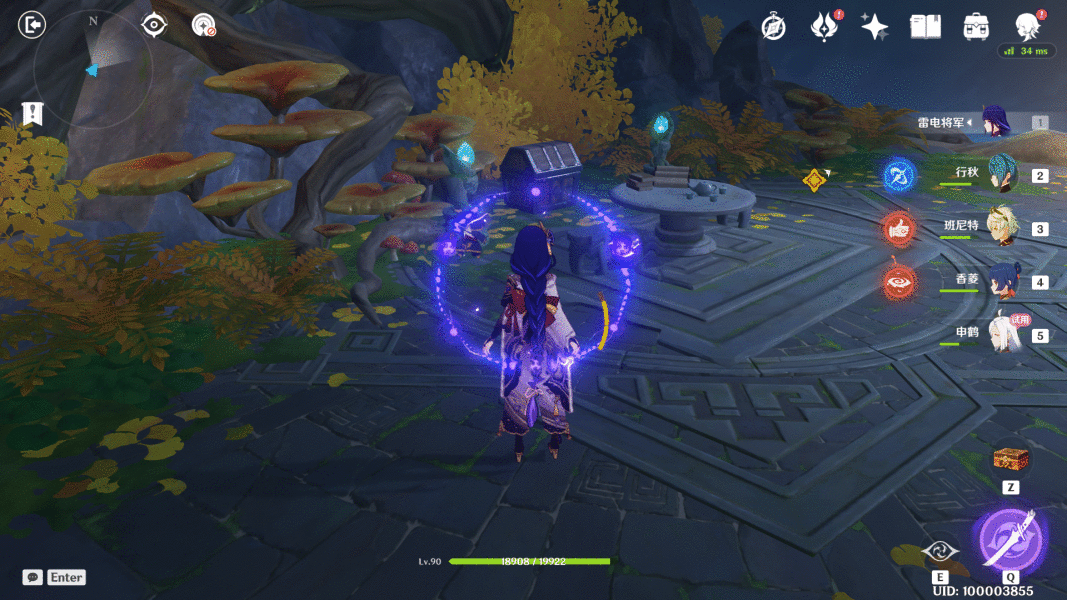Image resolution: width=1067 pixels, height=600 pixels.
Task: Open the chat speech bubble
Action: (33, 577)
